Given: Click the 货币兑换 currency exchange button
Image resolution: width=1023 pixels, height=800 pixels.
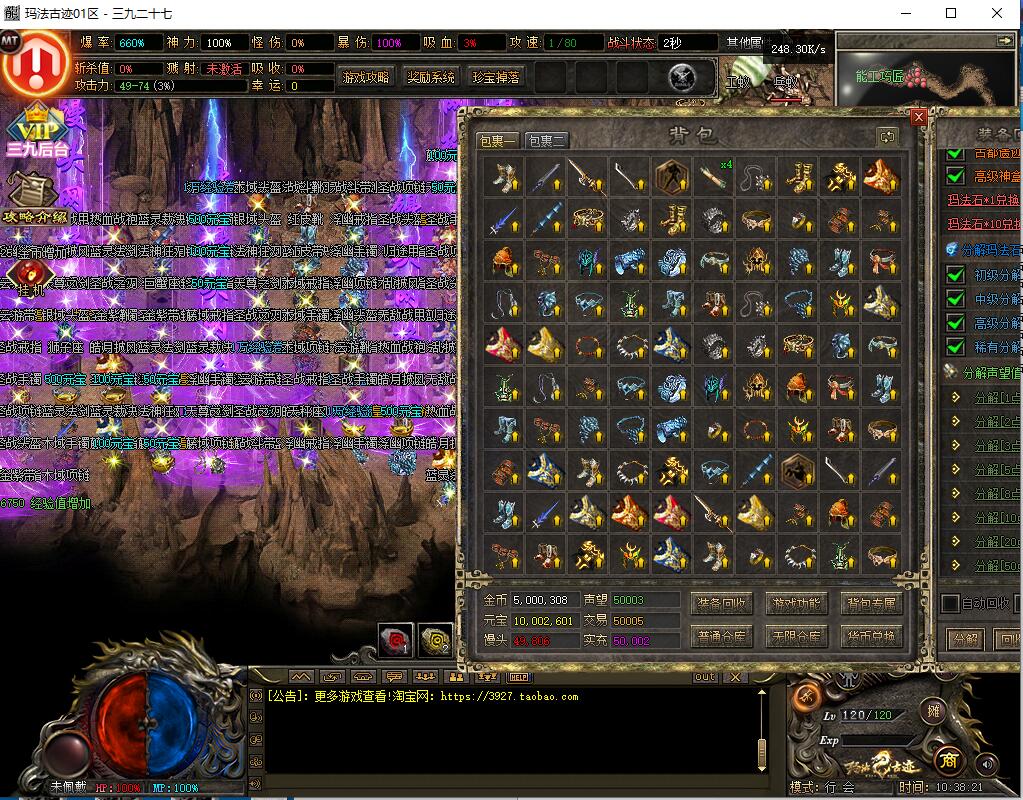Looking at the screenshot, I should coord(871,636).
